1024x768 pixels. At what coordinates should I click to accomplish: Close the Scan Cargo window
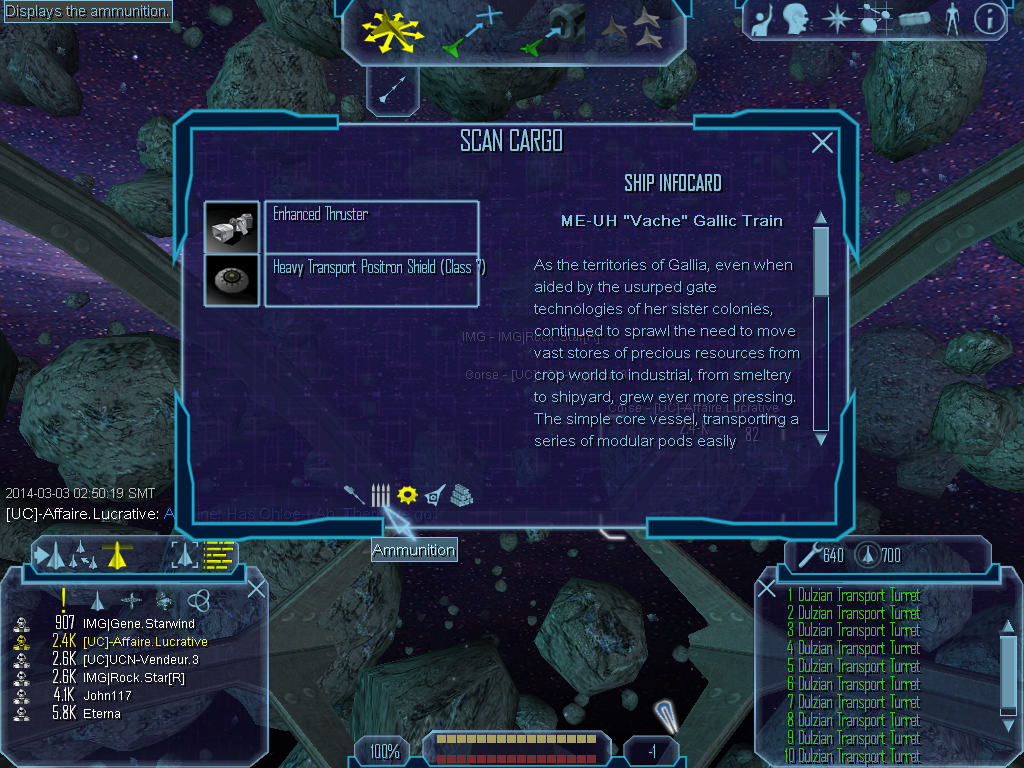pos(822,143)
